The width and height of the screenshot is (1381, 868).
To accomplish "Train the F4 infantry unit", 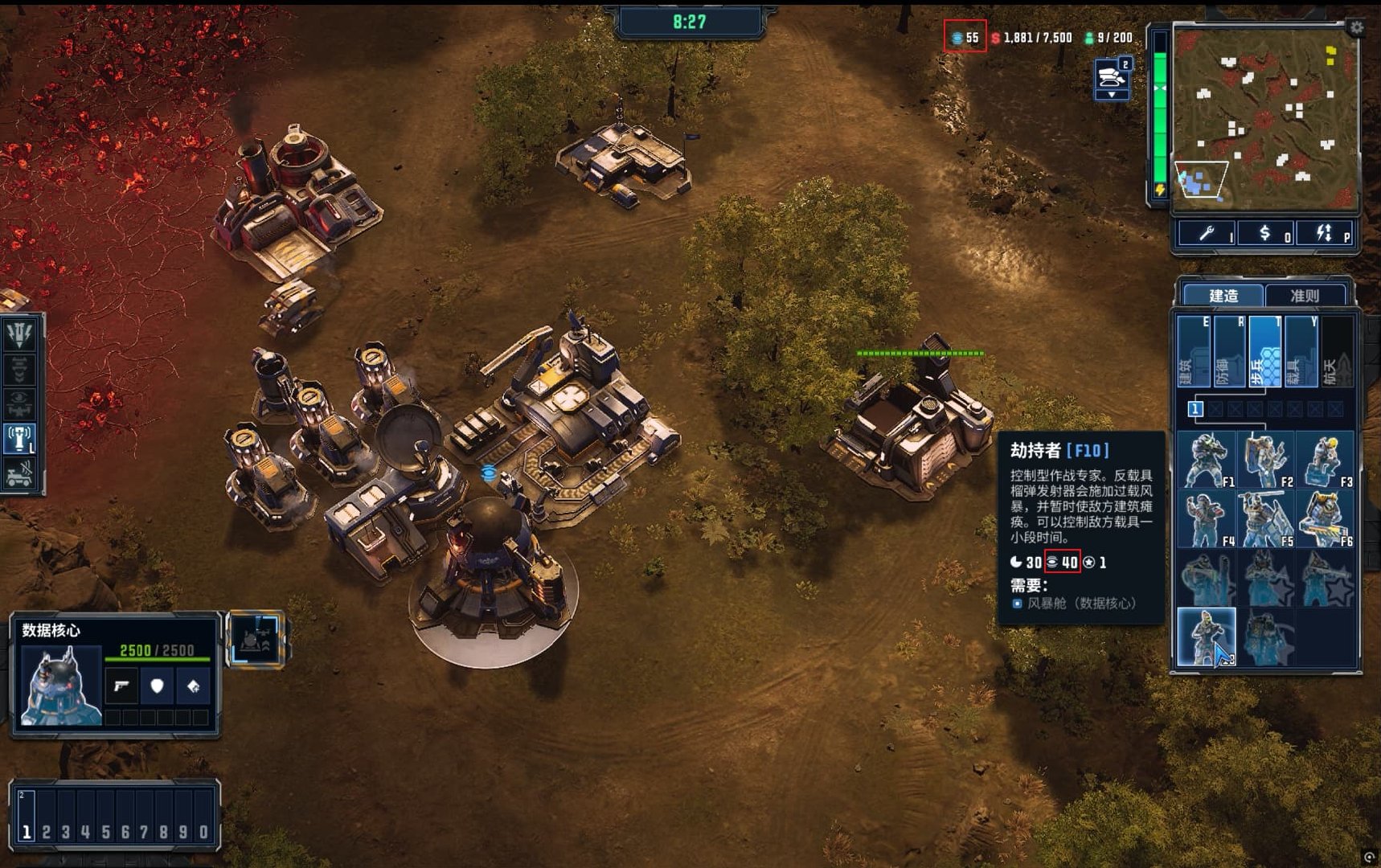I will [x=1207, y=519].
